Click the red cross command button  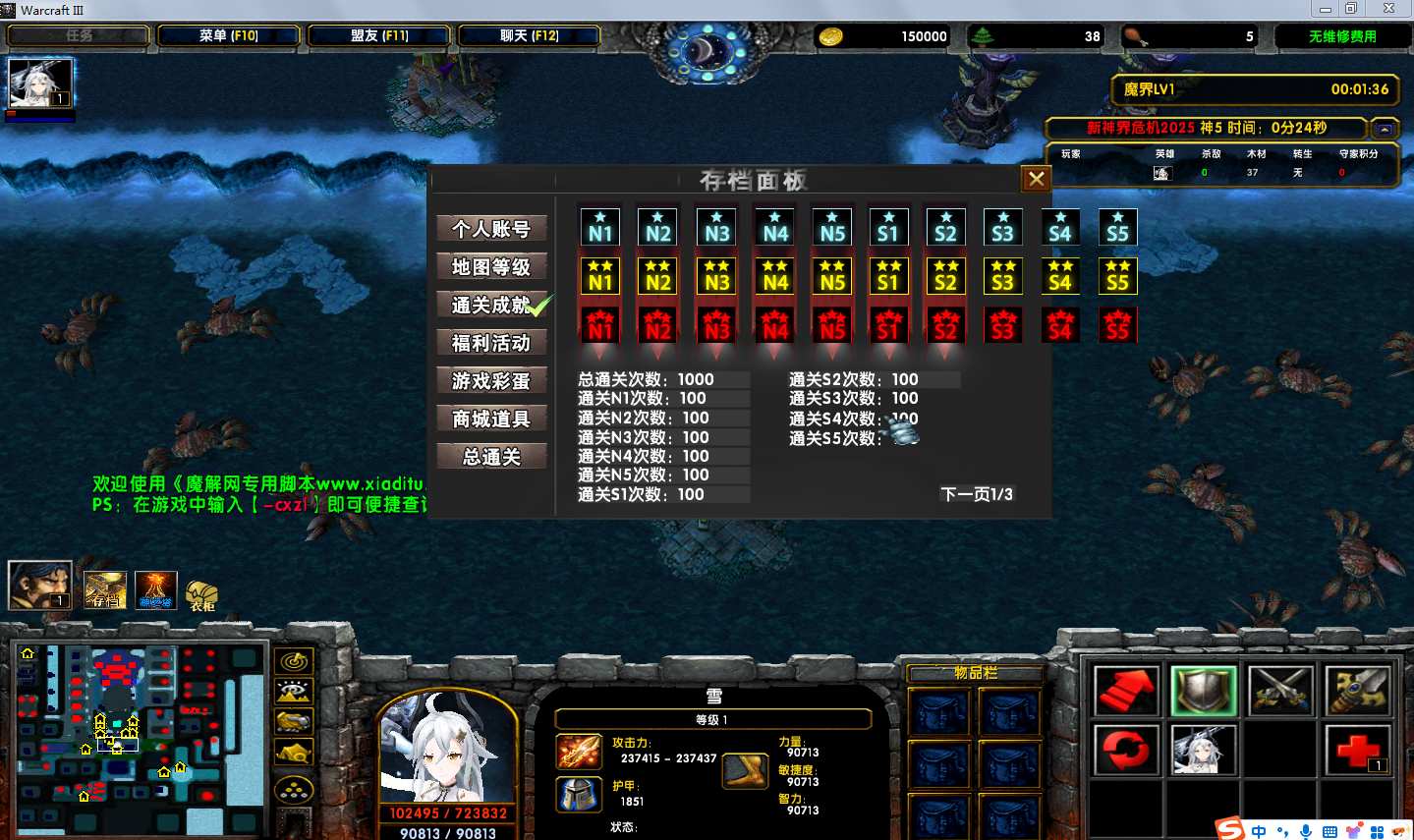(x=1357, y=750)
